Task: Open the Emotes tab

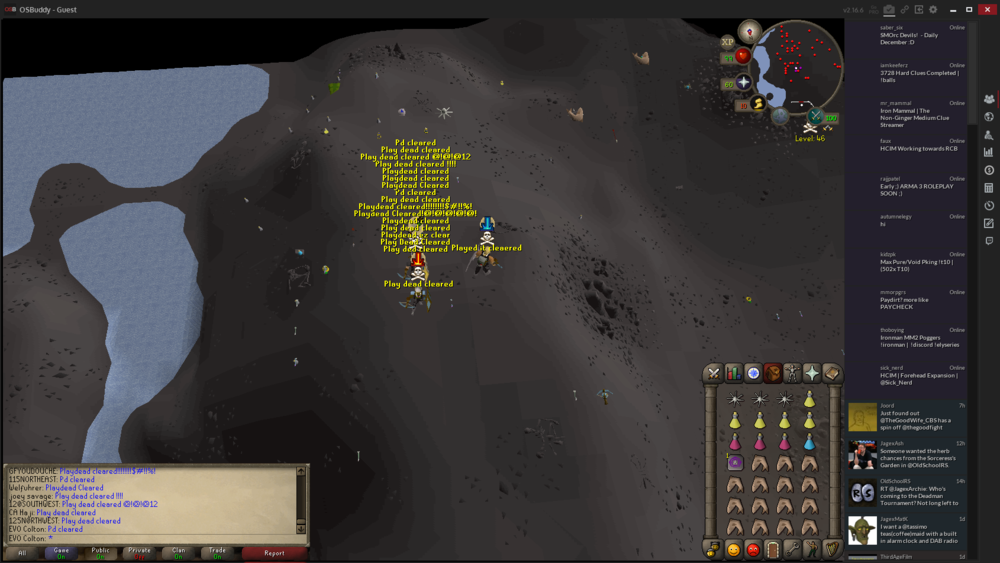Action: [x=812, y=549]
